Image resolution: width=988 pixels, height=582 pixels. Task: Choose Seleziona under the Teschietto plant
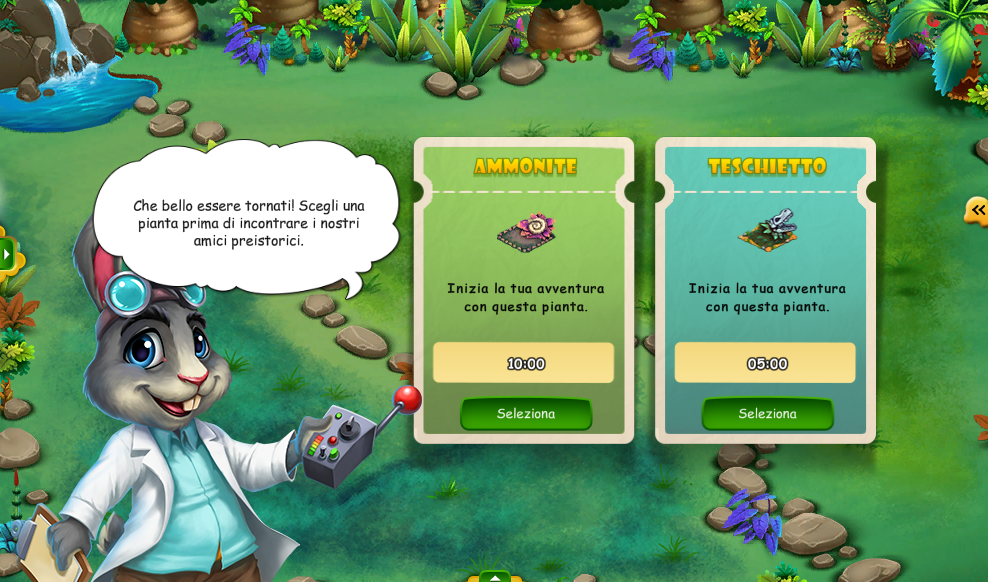point(767,413)
